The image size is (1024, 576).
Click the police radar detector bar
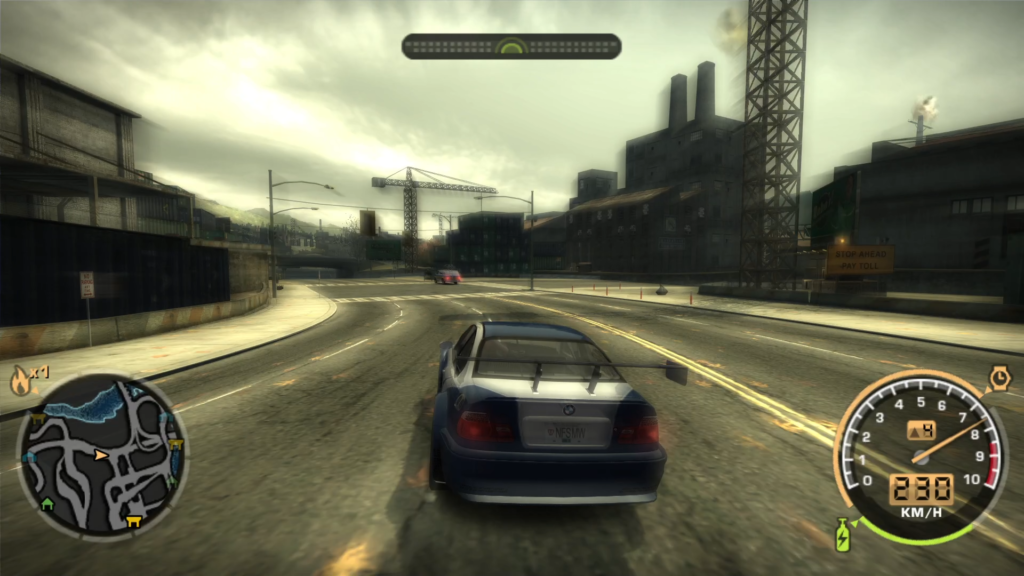click(x=511, y=47)
